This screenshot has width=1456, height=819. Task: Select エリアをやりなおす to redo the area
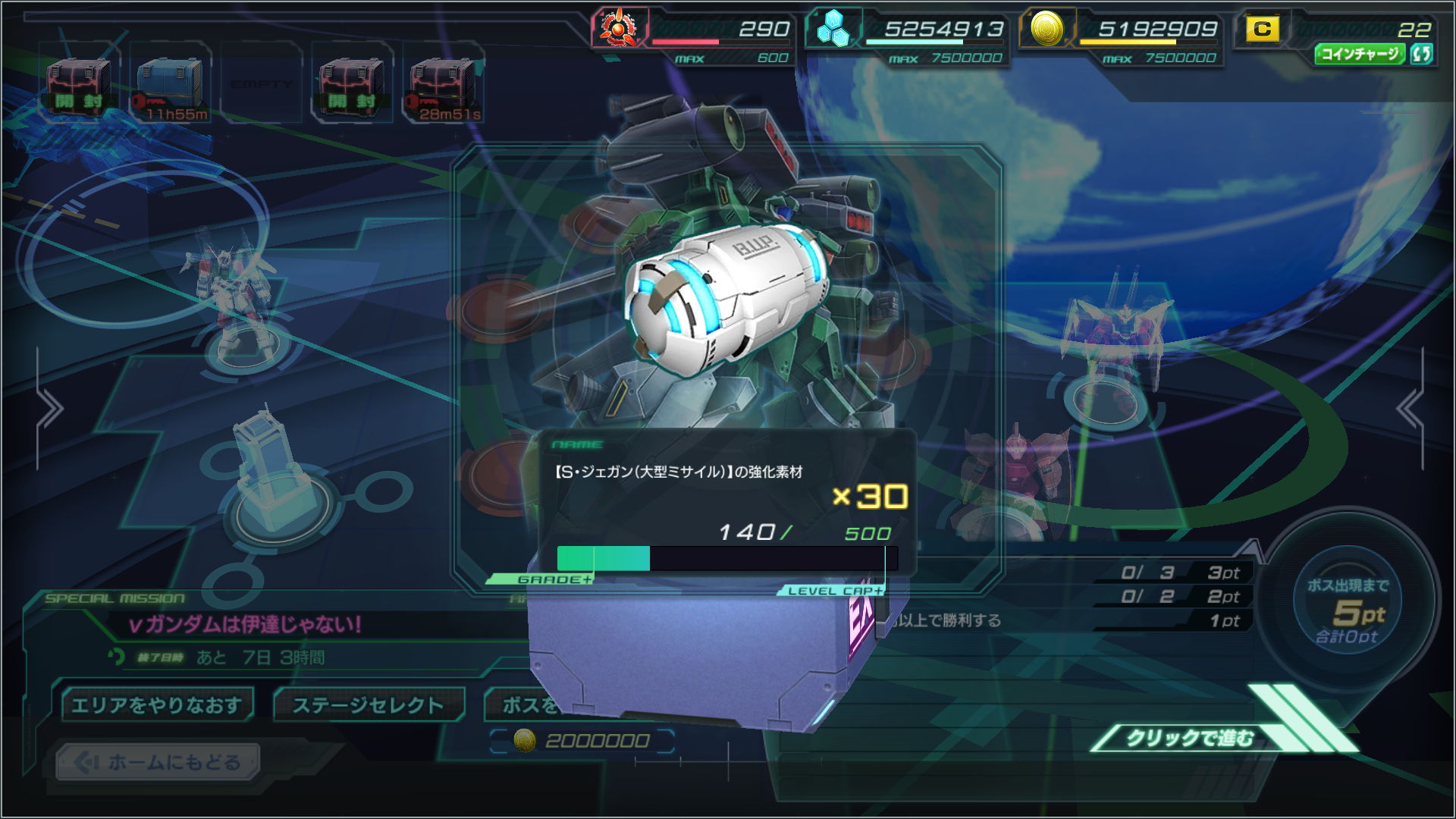(157, 705)
